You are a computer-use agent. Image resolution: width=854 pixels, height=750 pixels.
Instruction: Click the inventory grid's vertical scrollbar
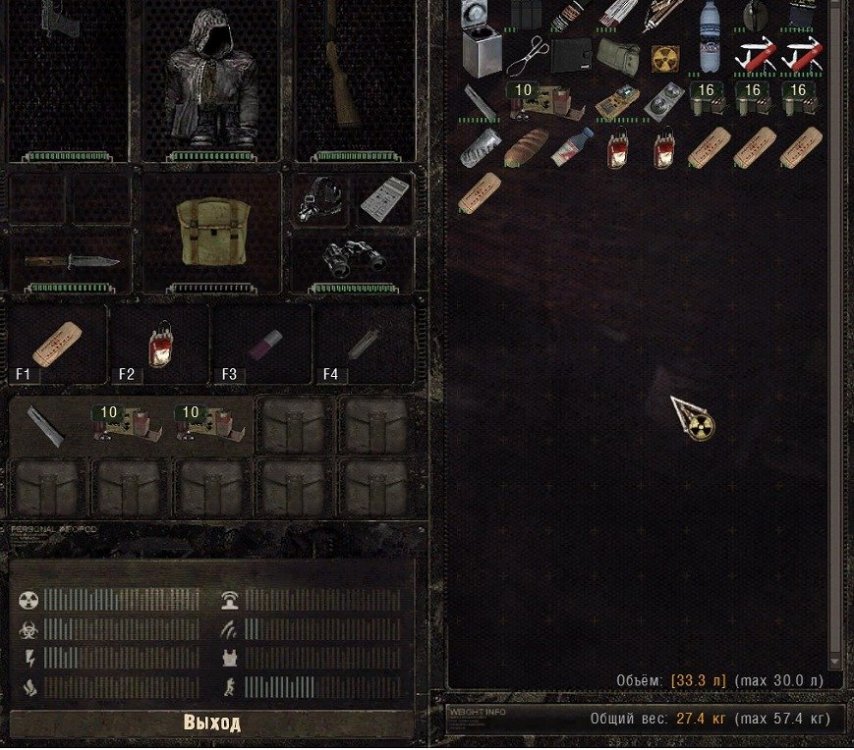(836, 330)
